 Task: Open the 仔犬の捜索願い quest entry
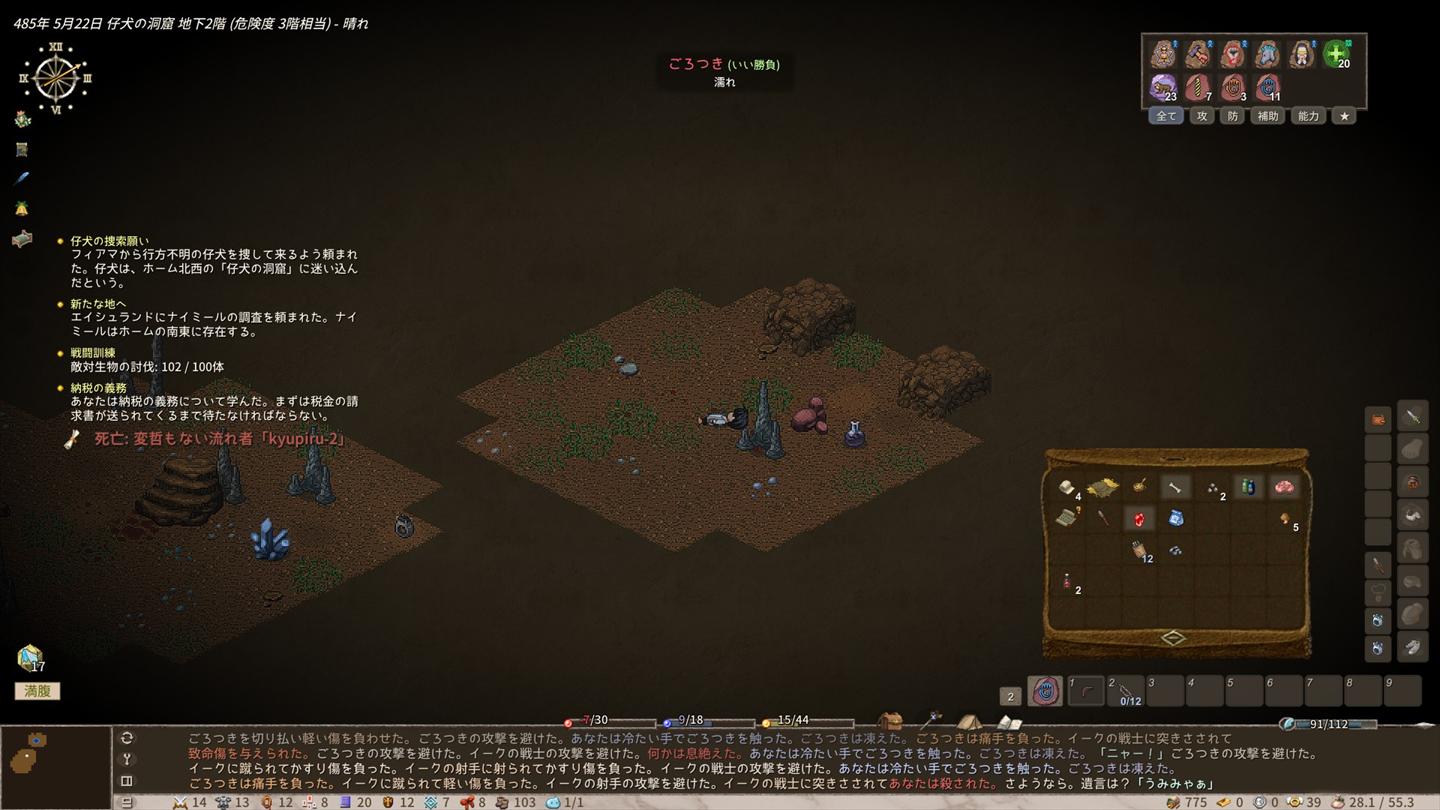tap(110, 241)
